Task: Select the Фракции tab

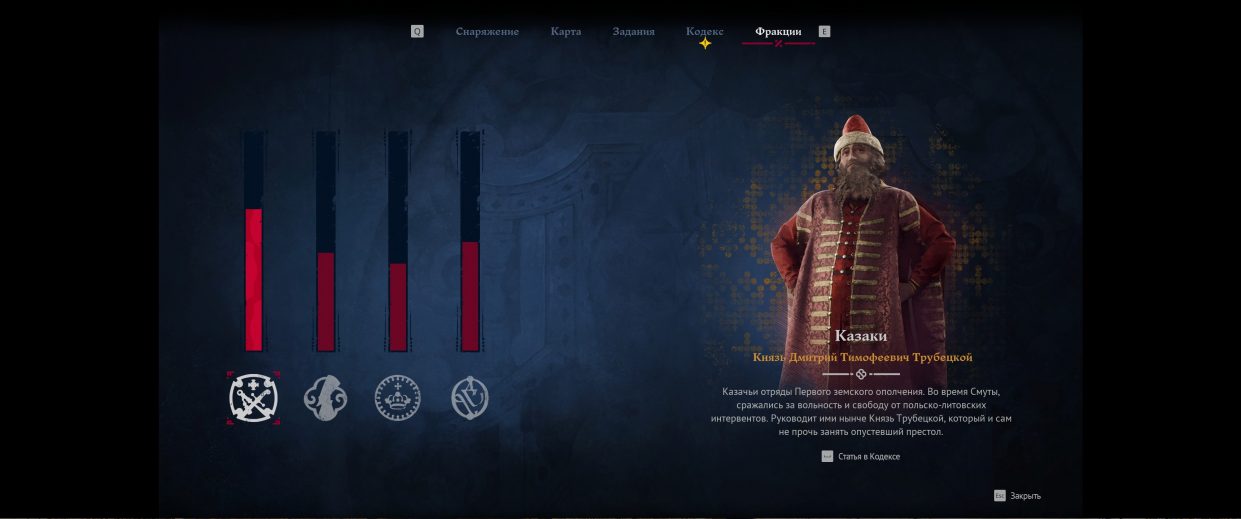Action: coord(778,32)
